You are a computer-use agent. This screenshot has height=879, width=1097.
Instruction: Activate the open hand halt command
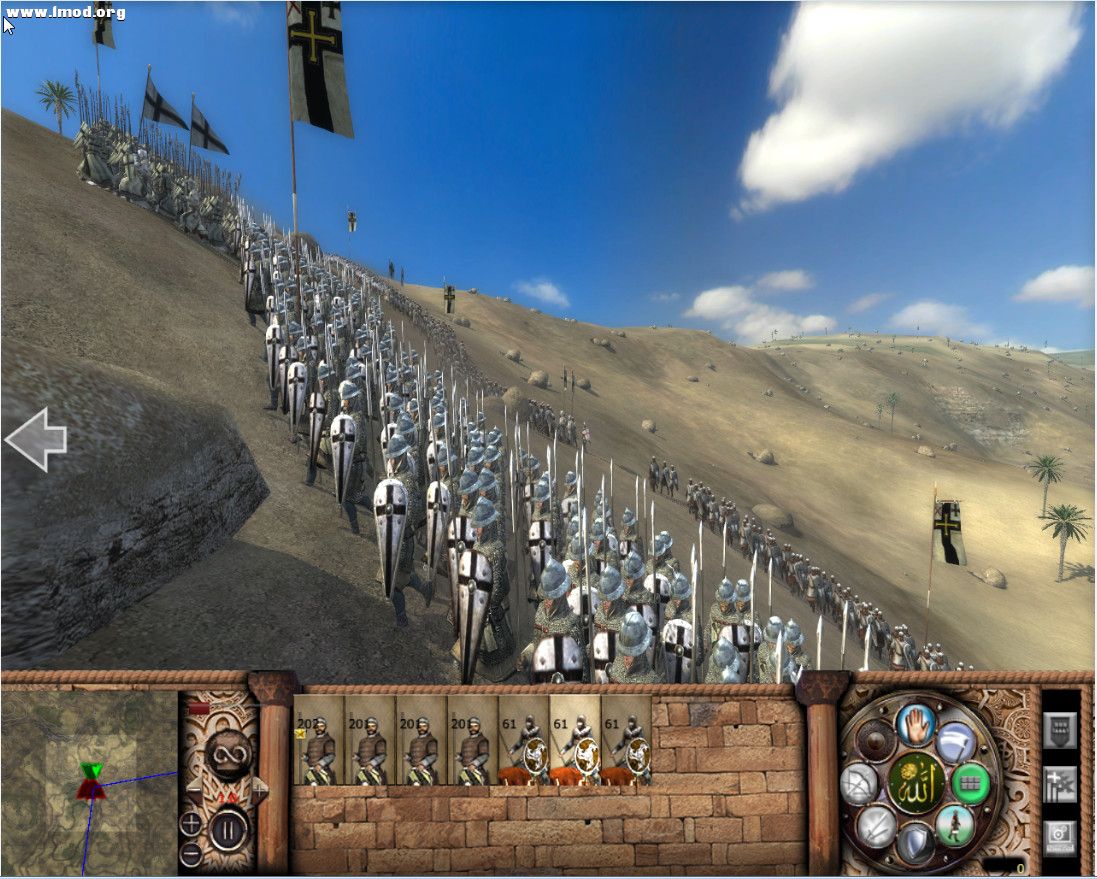pos(914,724)
